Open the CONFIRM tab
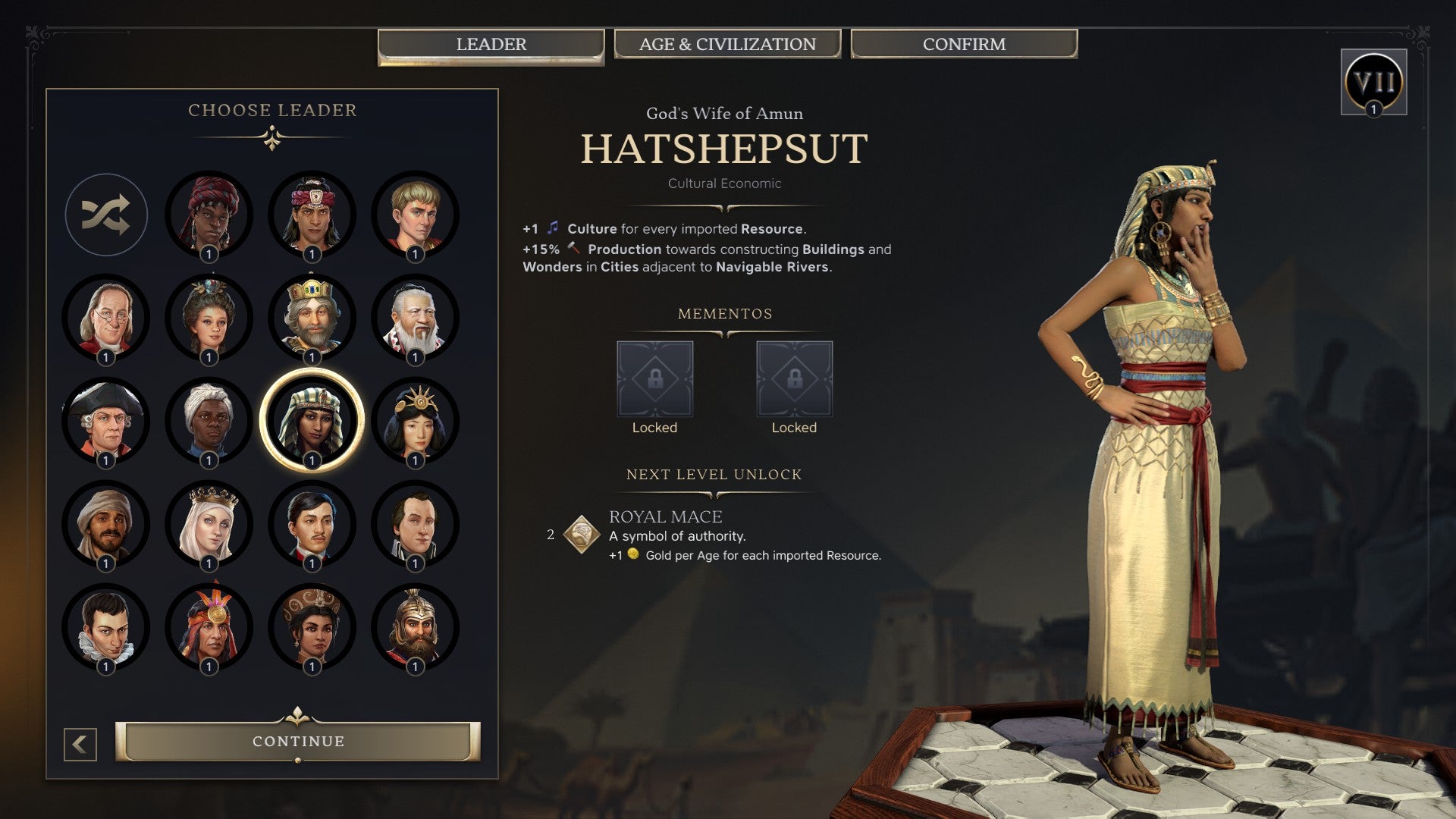Viewport: 1456px width, 819px height. tap(963, 44)
